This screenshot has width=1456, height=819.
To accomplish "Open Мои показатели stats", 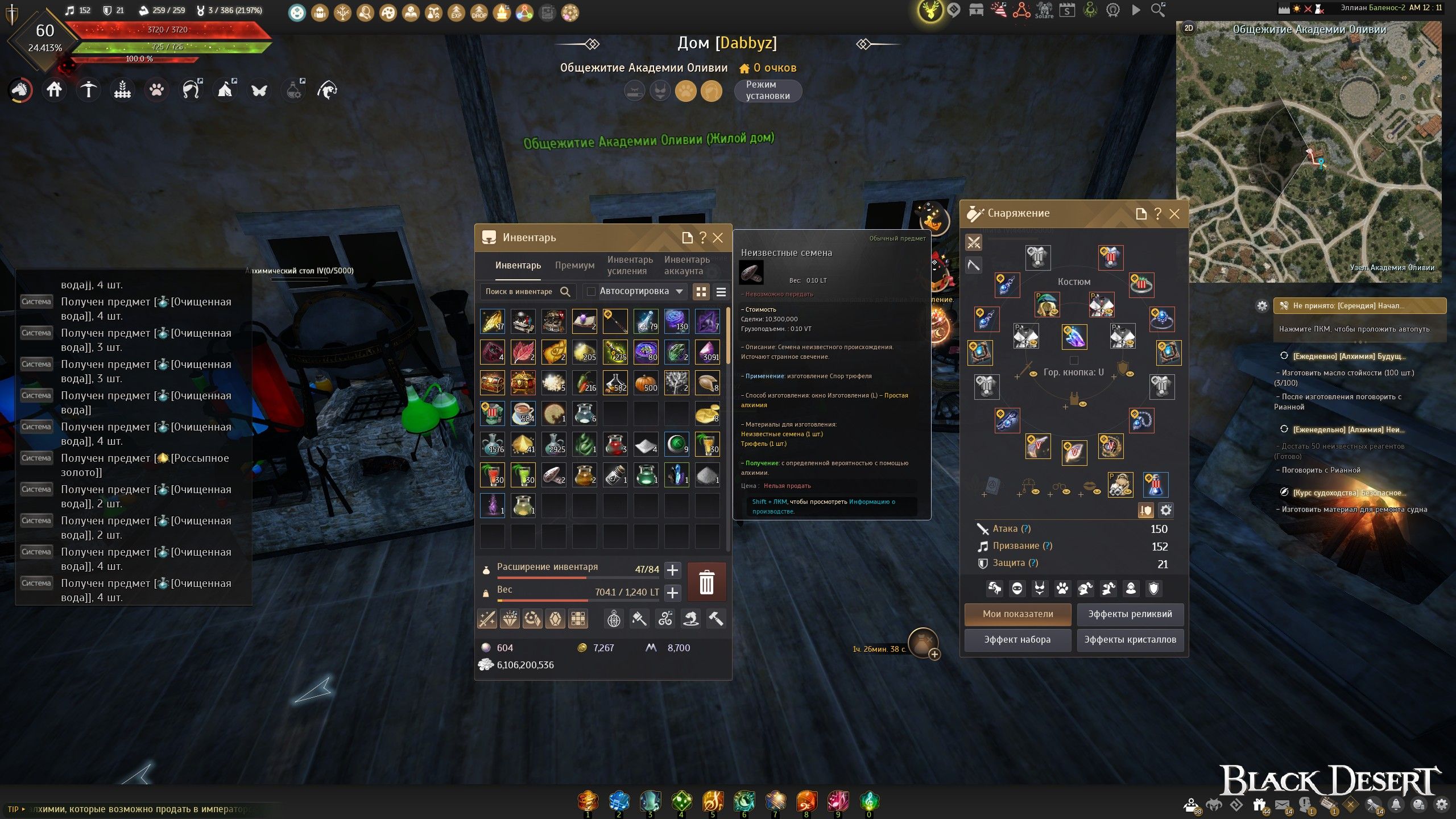I will pyautogui.click(x=1017, y=614).
